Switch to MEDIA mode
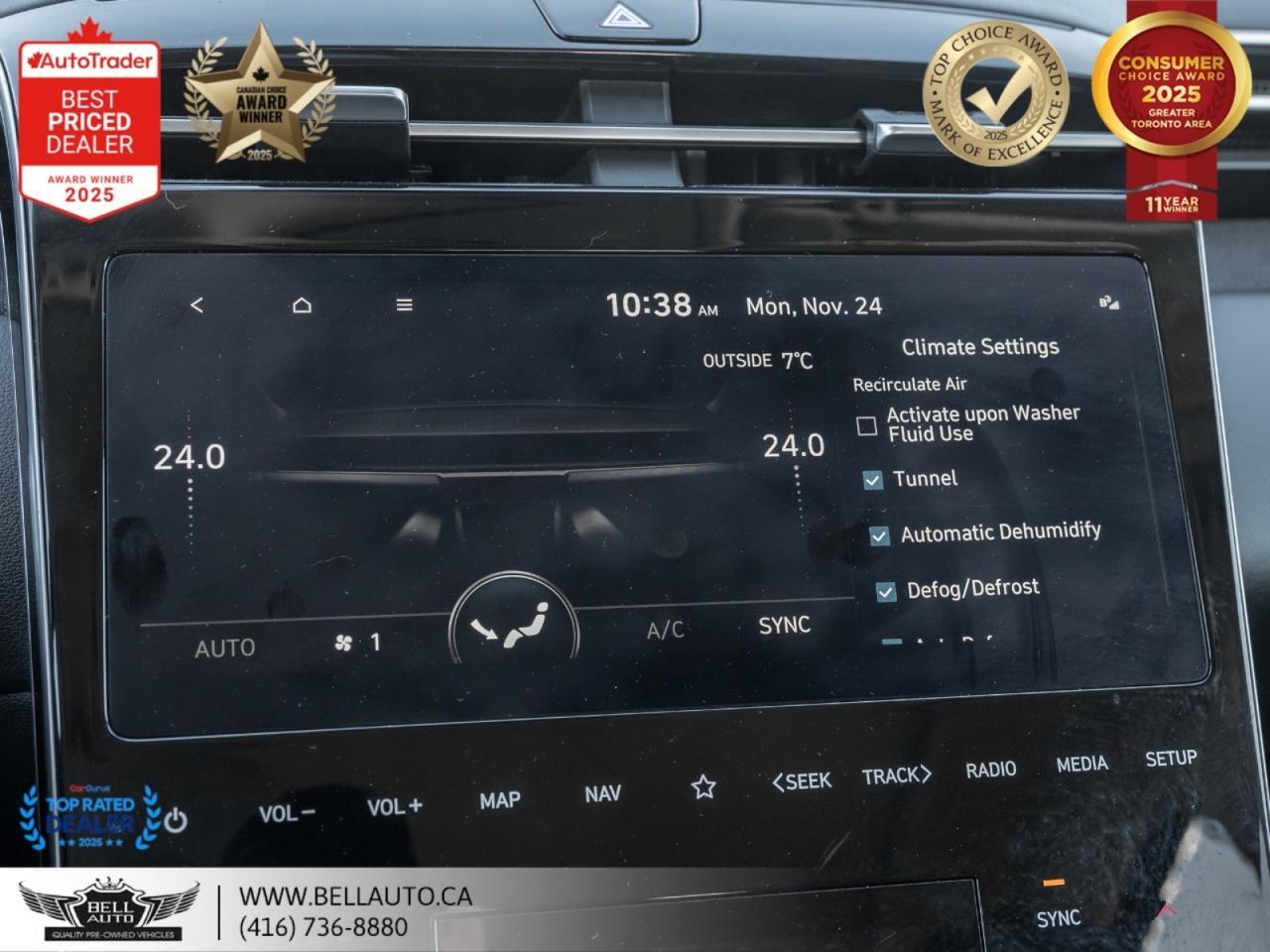The height and width of the screenshot is (952, 1270). tap(1080, 764)
